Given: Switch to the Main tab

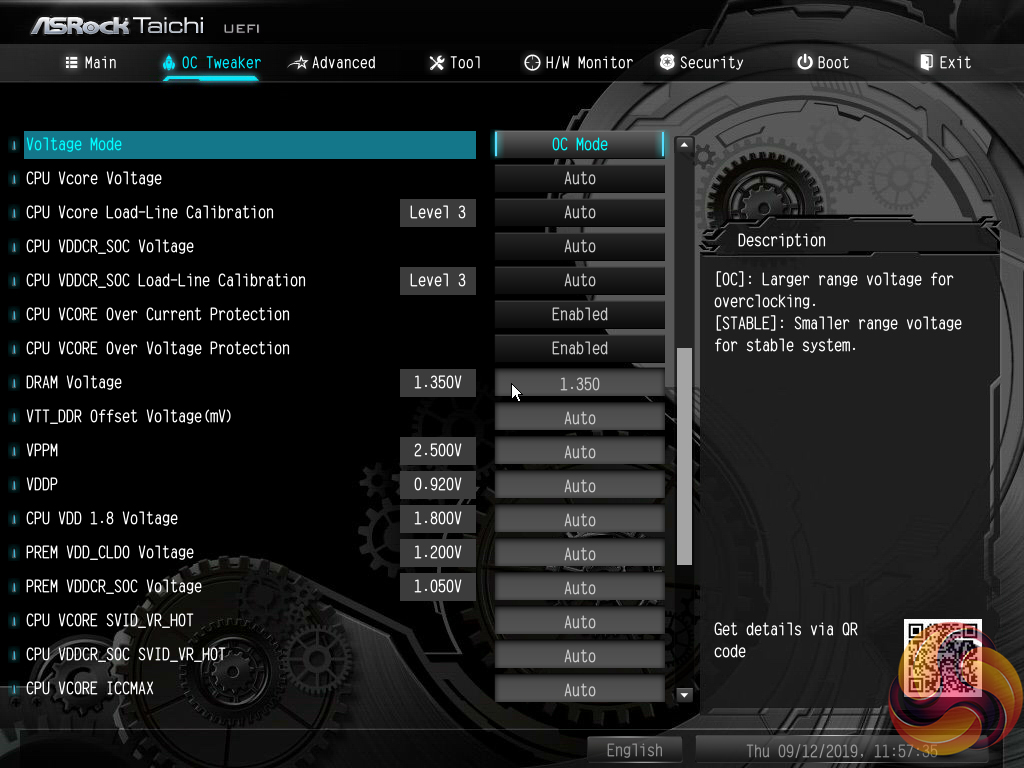Looking at the screenshot, I should [x=91, y=62].
